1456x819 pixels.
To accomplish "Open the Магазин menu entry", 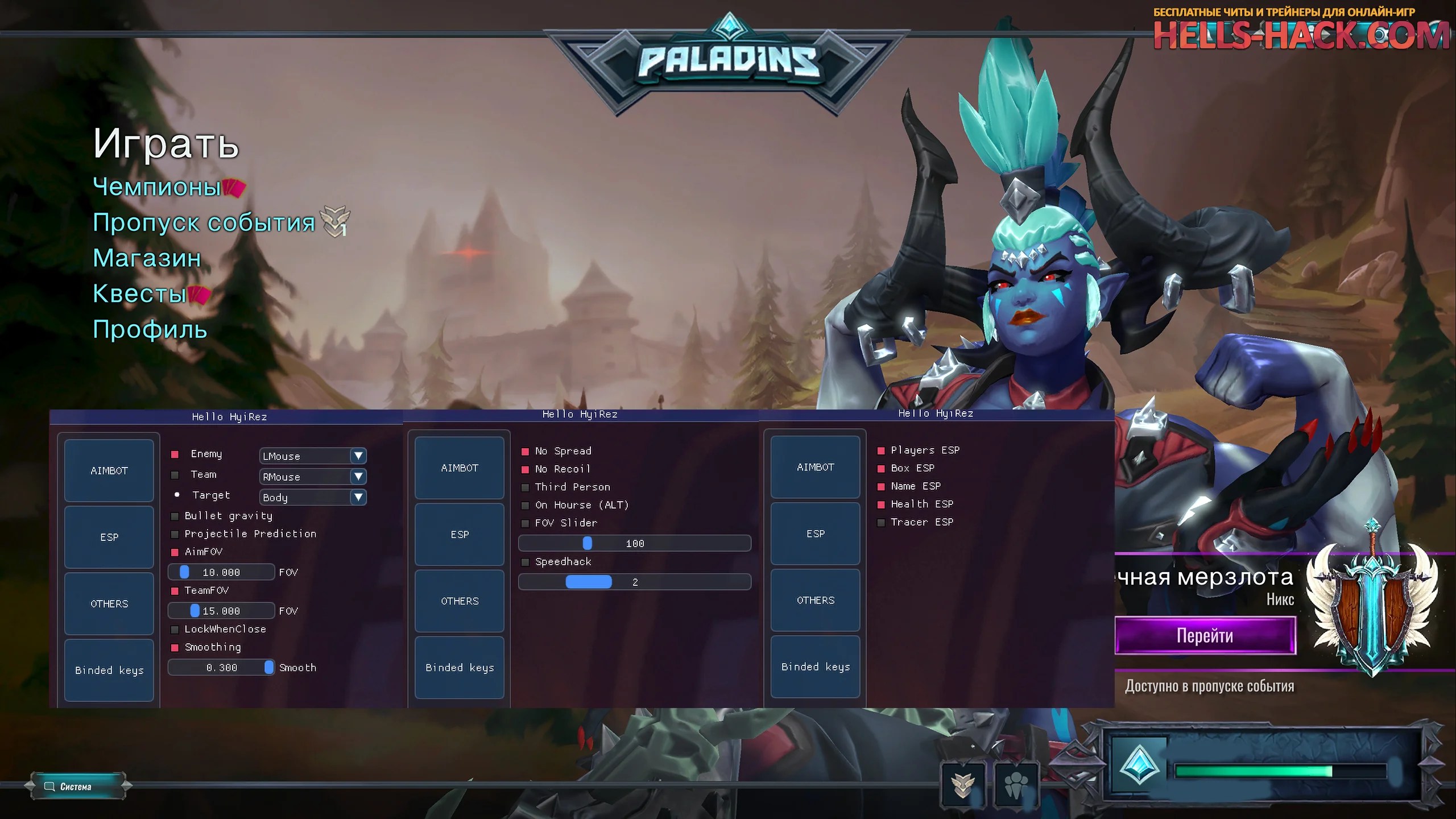I will coord(147,259).
